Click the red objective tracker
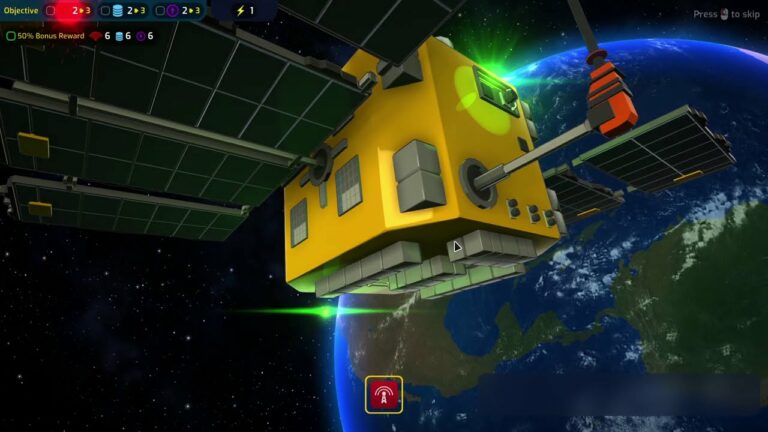The width and height of the screenshot is (768, 432). tap(68, 11)
